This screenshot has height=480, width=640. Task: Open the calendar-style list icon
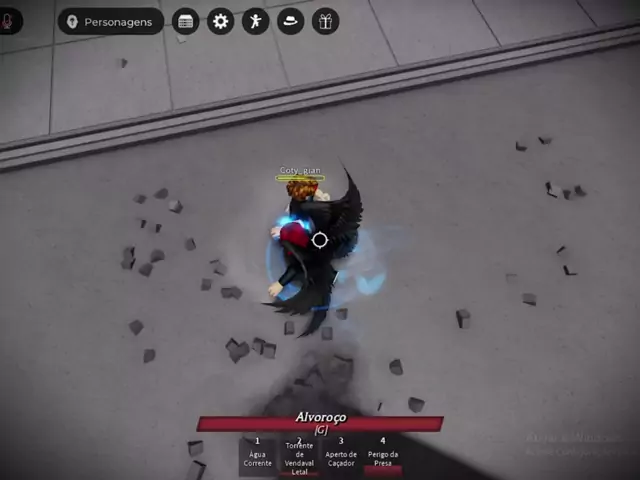point(185,21)
